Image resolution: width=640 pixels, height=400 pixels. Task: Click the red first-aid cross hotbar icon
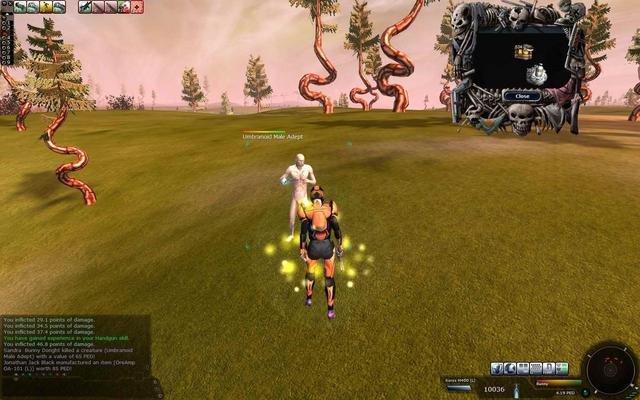click(137, 7)
